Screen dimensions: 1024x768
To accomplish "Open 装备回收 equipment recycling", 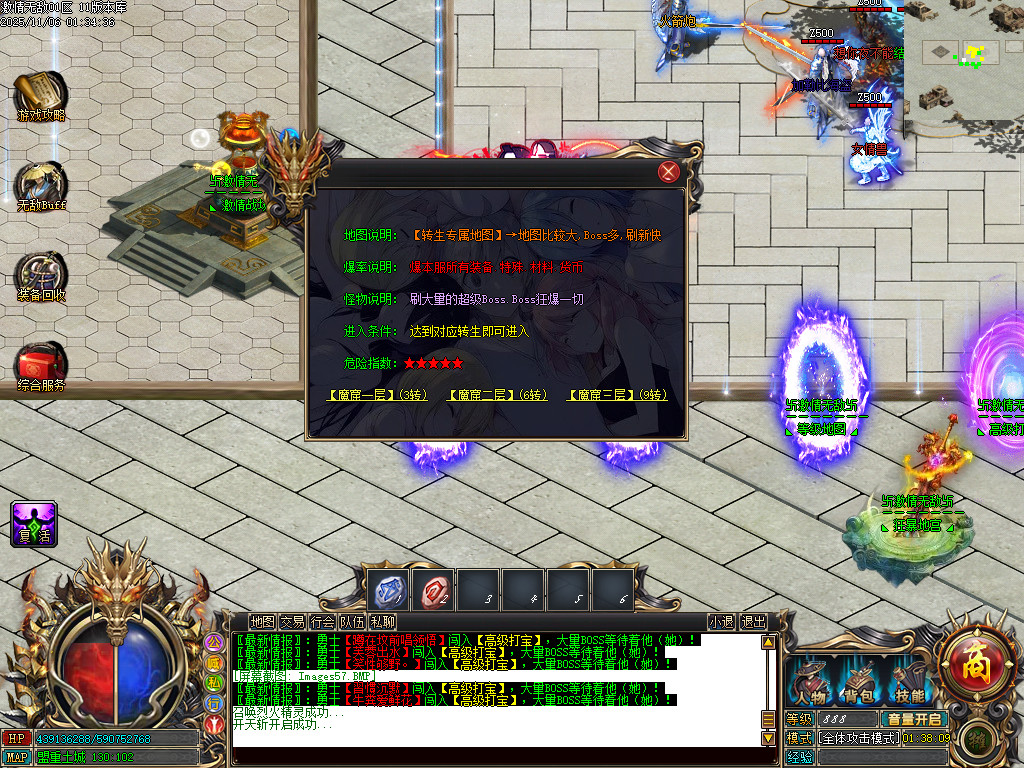I will coord(41,274).
